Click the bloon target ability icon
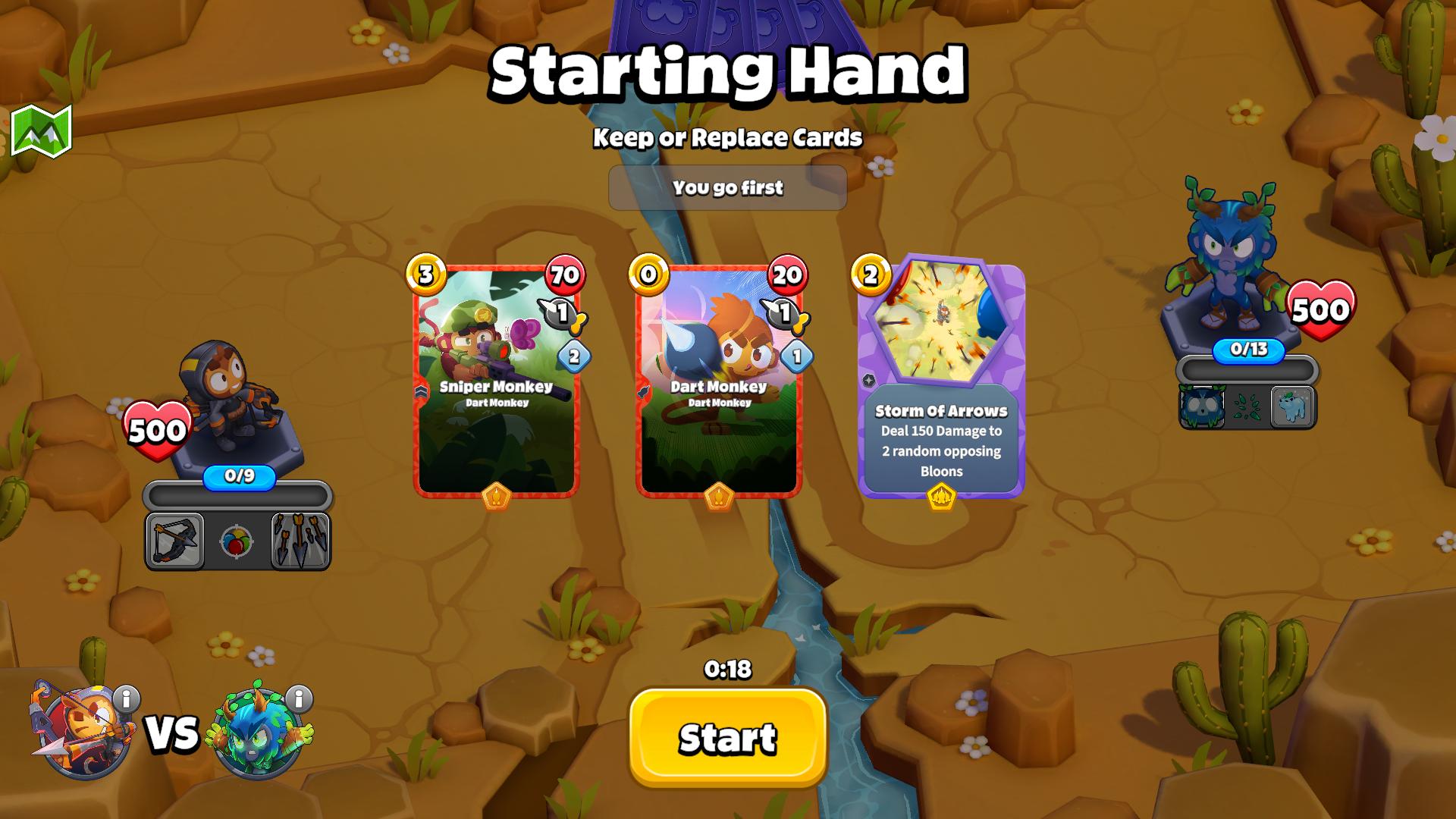Viewport: 1456px width, 819px height. point(236,540)
